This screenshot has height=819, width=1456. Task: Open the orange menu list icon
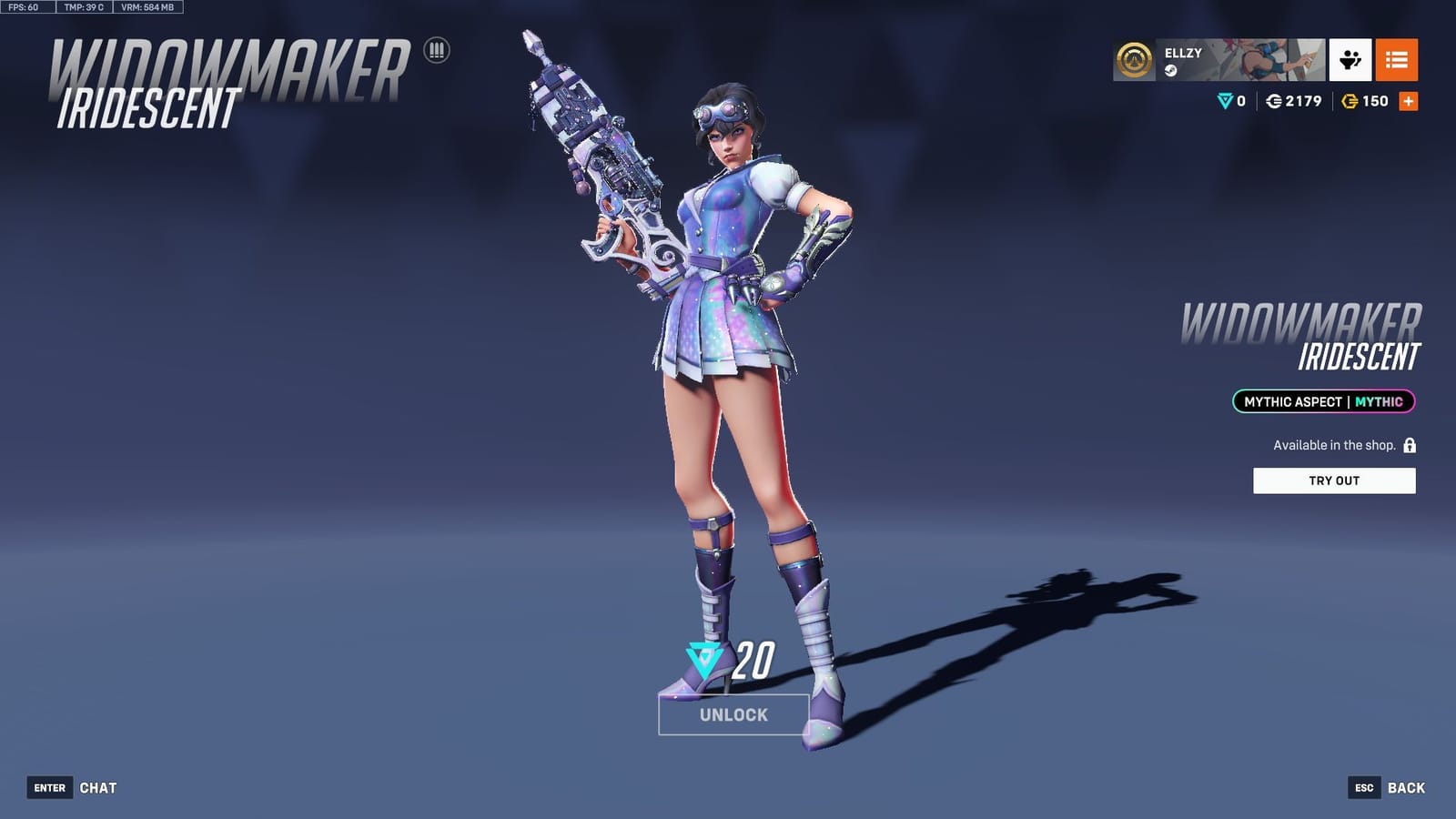pos(1398,59)
